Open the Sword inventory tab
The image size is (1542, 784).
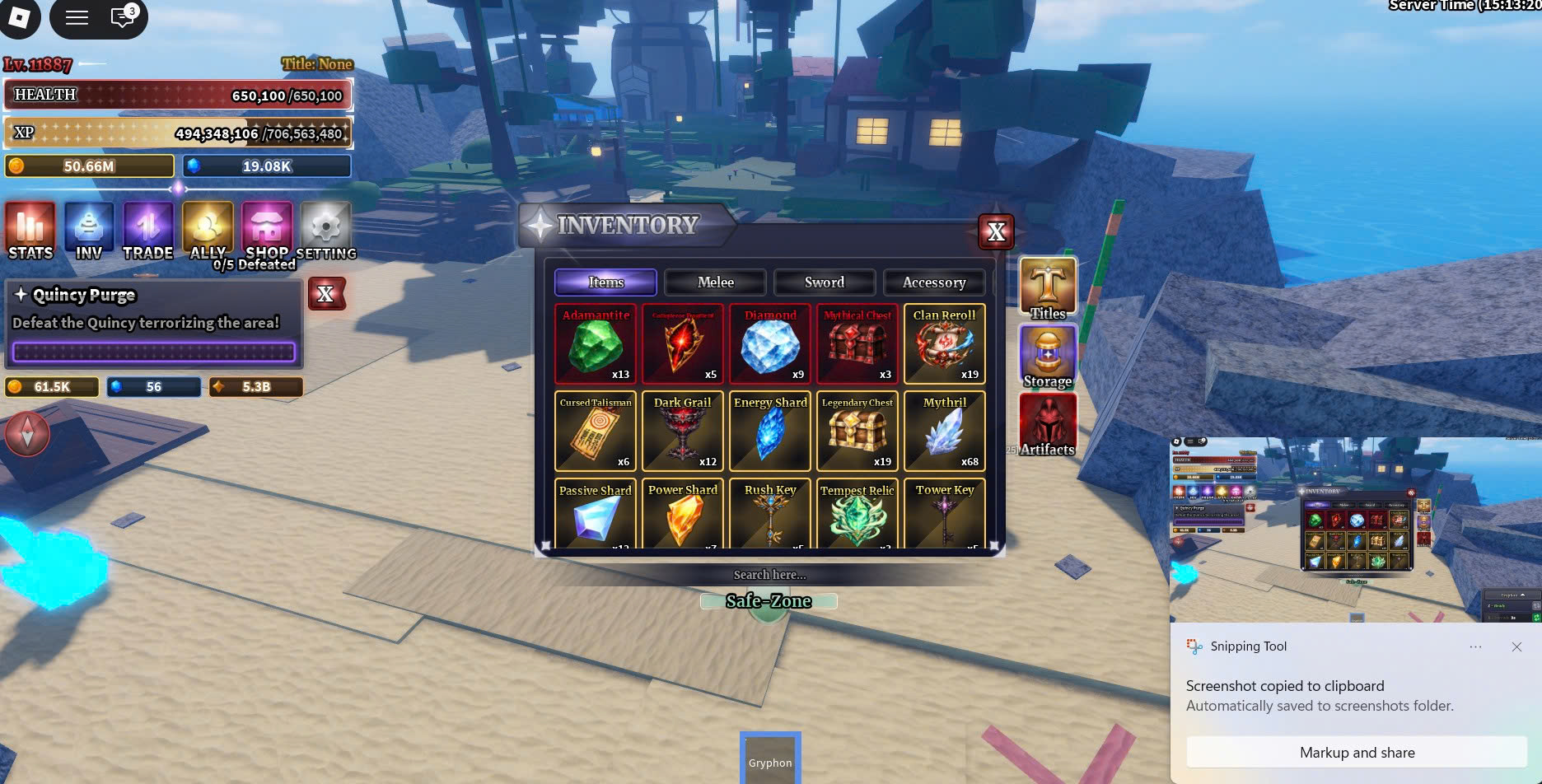824,282
